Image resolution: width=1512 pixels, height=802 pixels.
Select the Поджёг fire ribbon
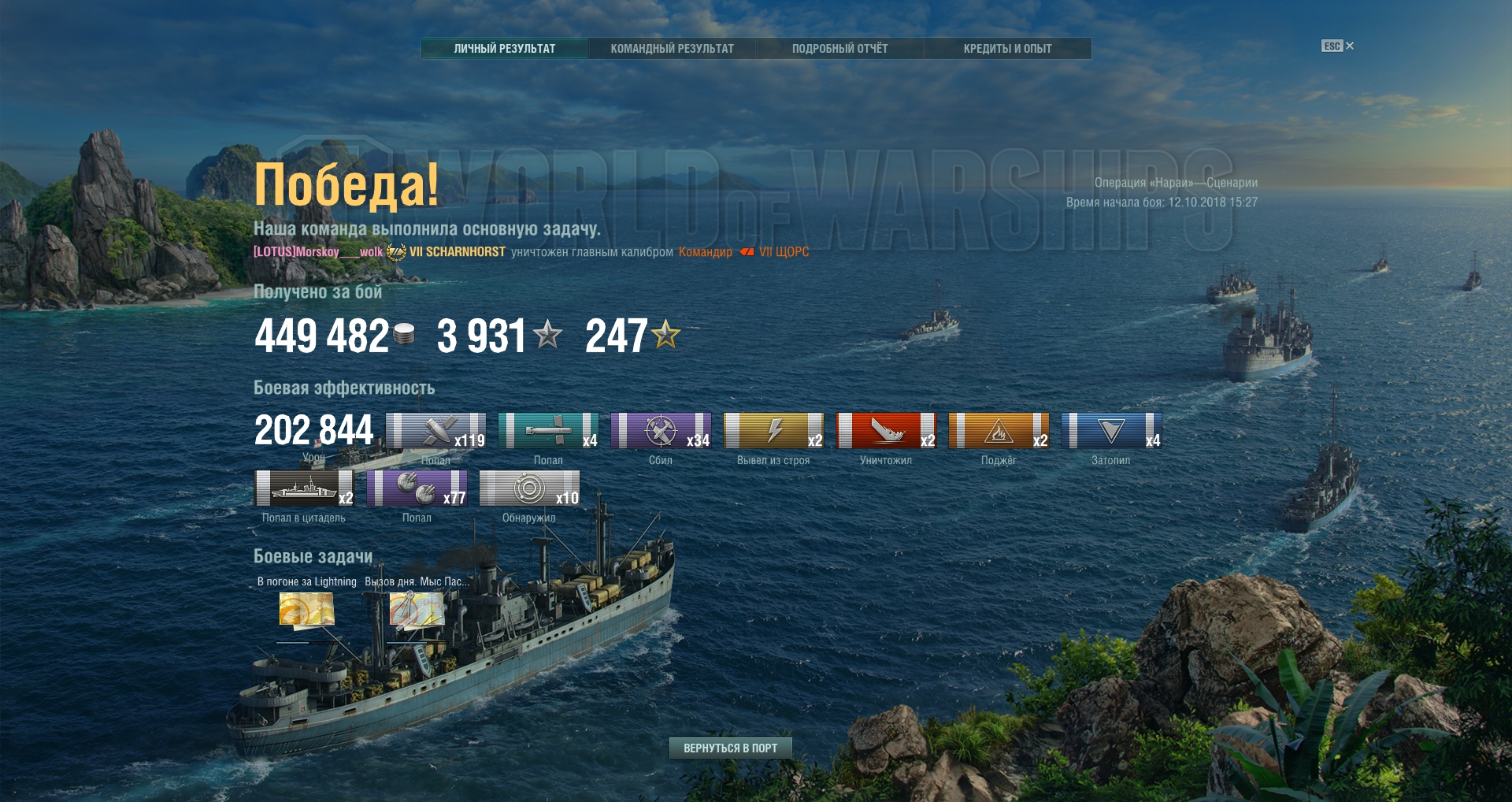coord(999,431)
